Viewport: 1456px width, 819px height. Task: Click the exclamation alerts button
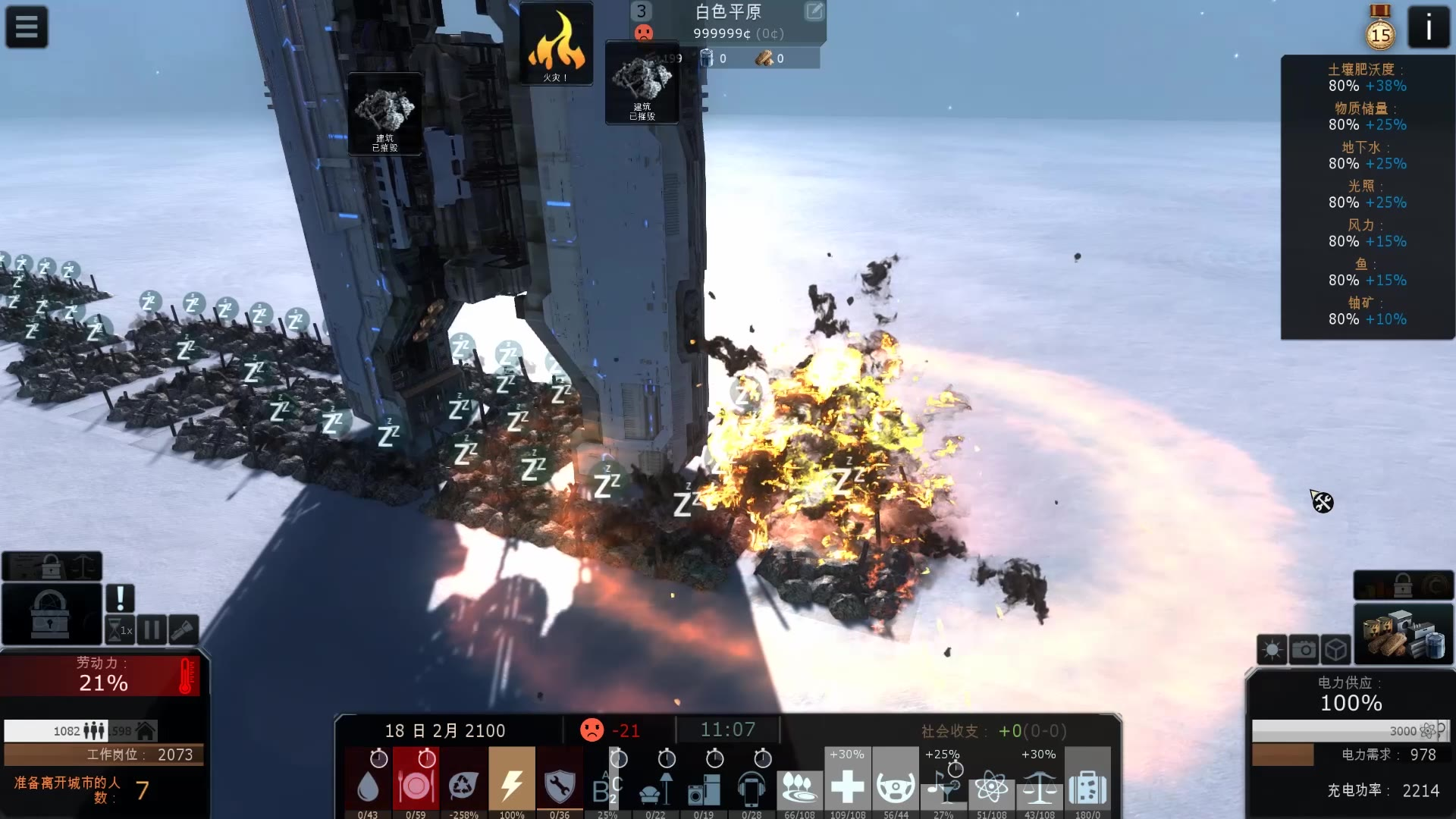pyautogui.click(x=120, y=598)
